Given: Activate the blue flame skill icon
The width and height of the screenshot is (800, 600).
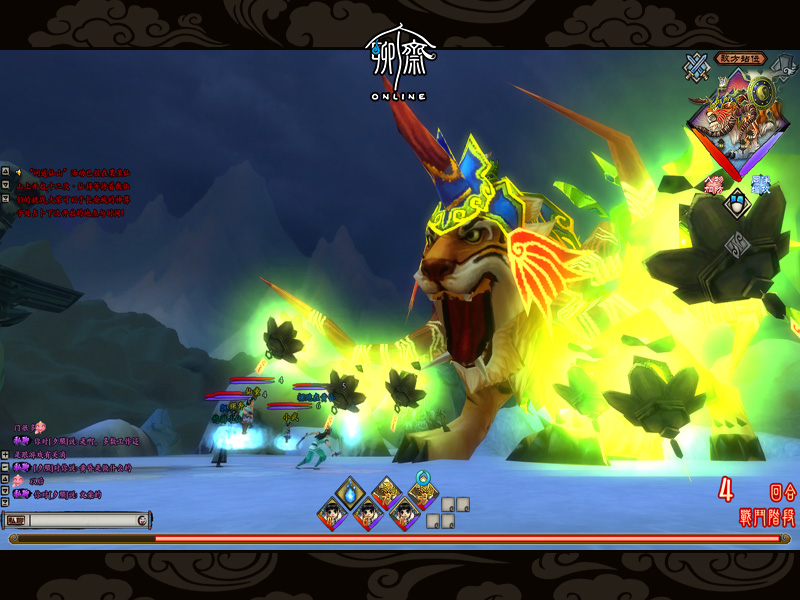Looking at the screenshot, I should click(350, 491).
